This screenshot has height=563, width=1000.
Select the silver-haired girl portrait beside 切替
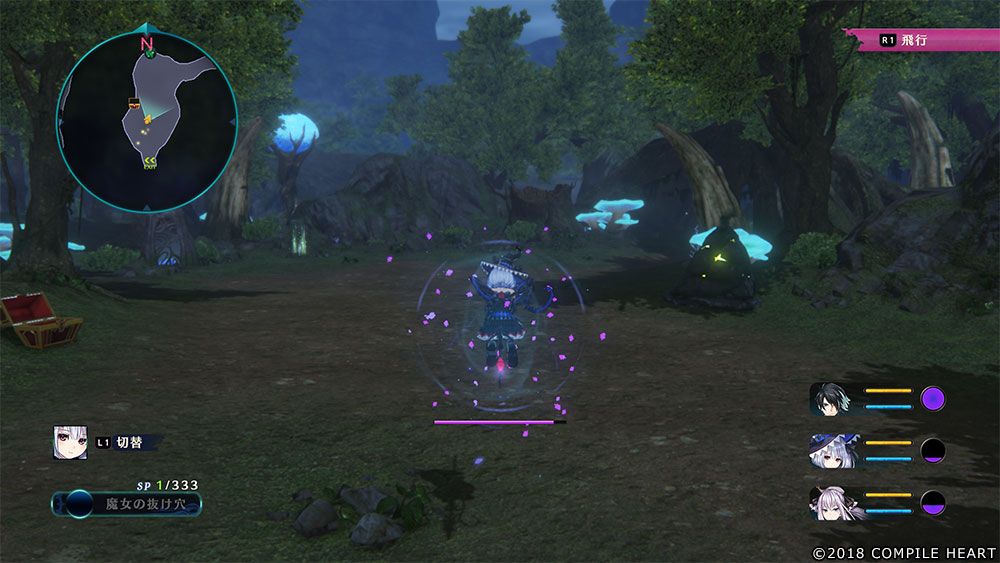coord(70,442)
